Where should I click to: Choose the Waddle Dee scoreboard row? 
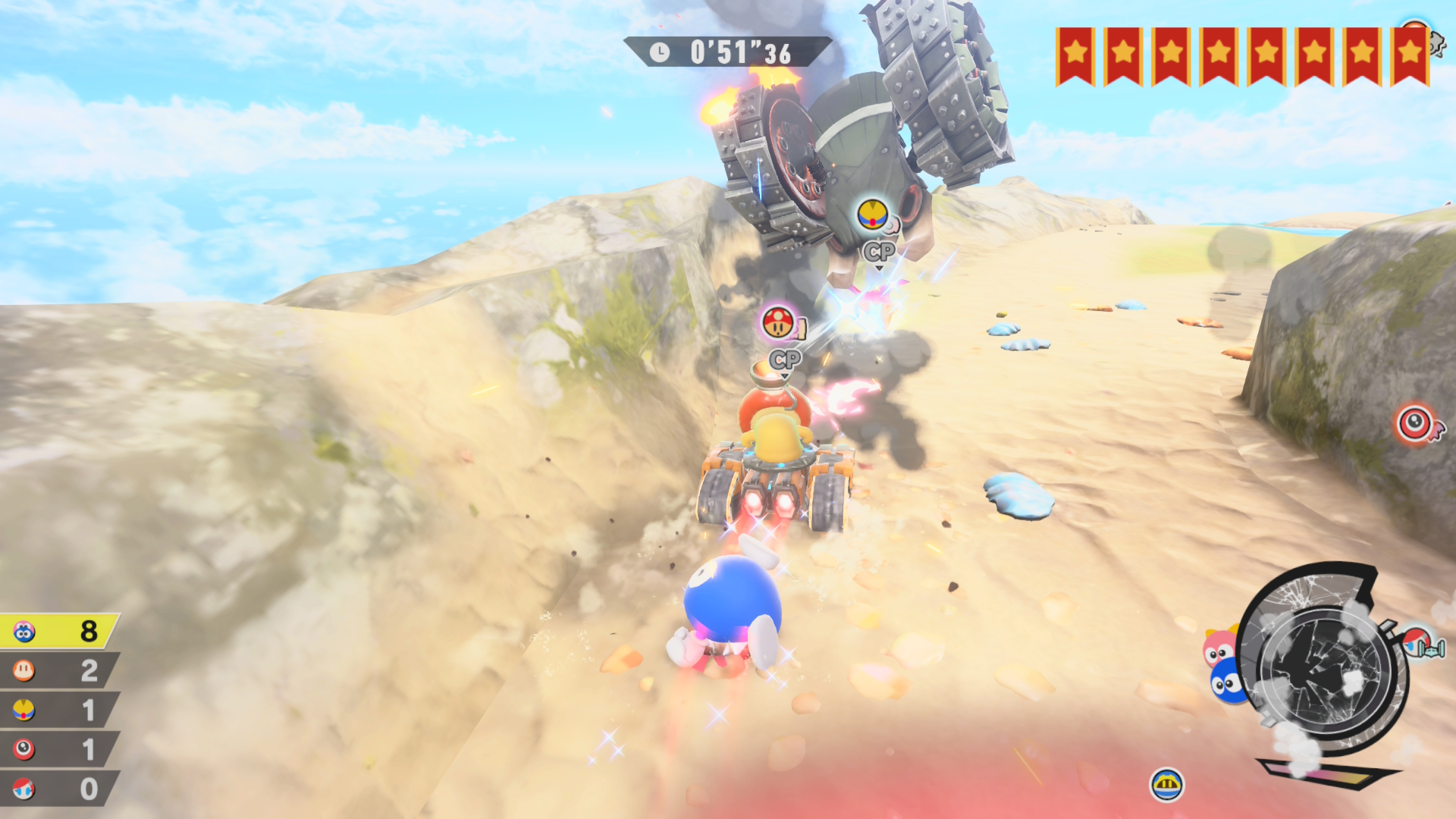(59, 670)
